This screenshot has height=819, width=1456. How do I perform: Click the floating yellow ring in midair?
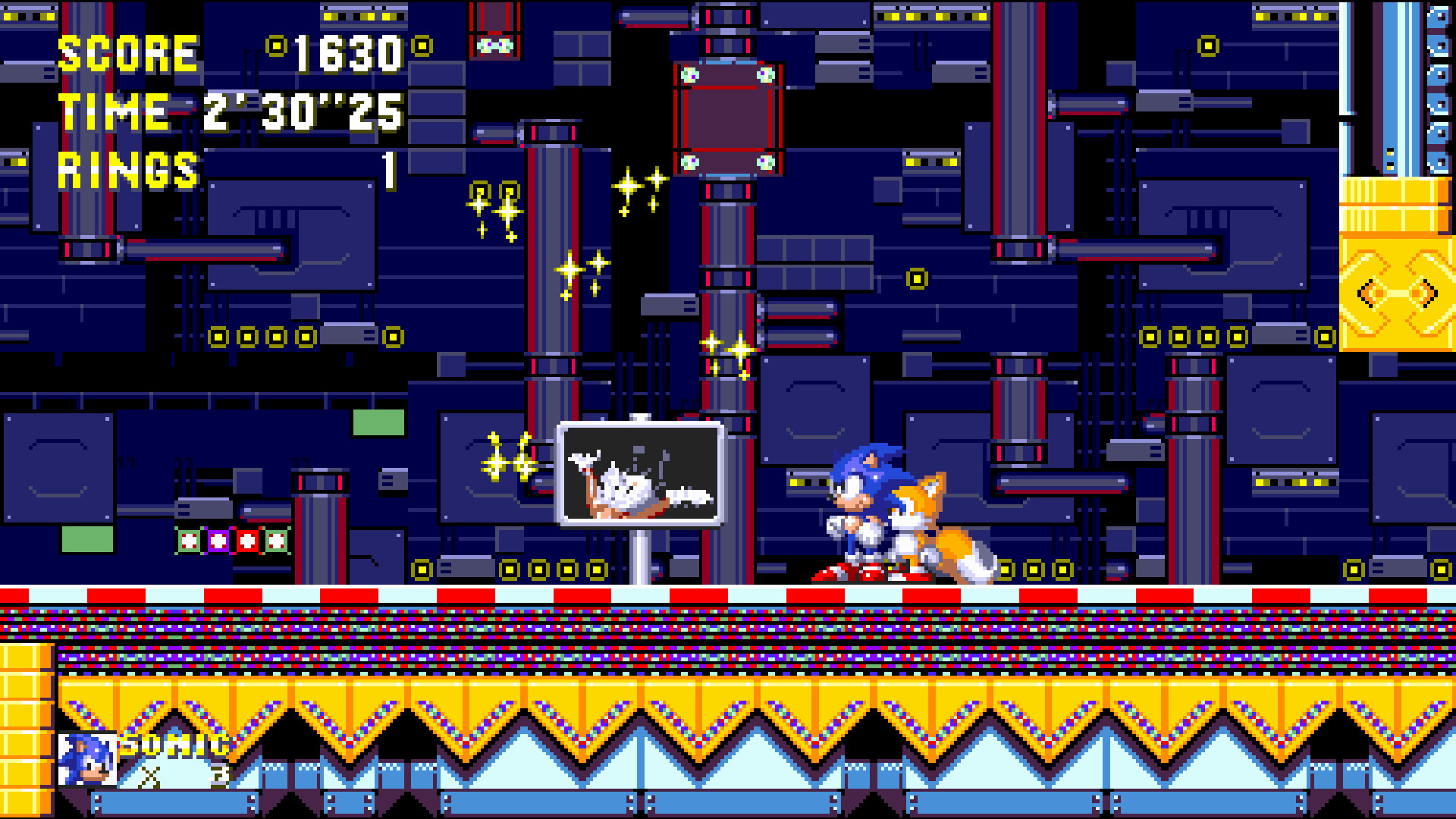point(918,280)
